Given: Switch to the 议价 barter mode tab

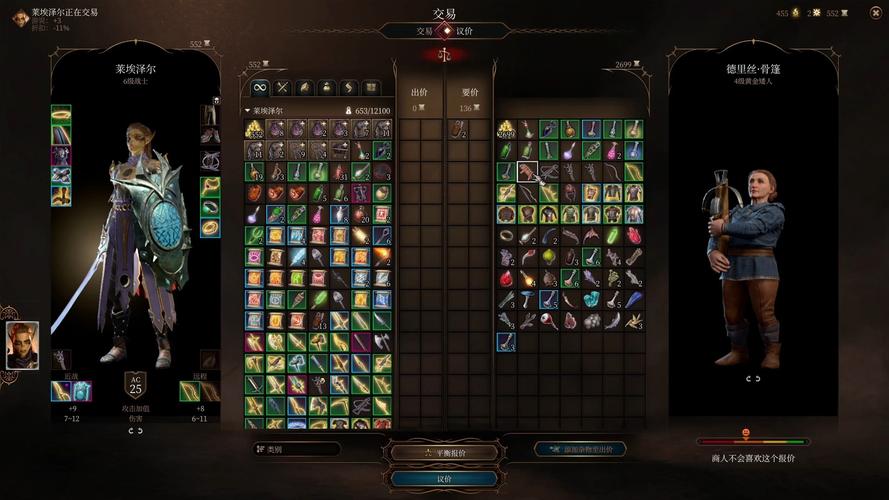Looking at the screenshot, I should click(465, 31).
